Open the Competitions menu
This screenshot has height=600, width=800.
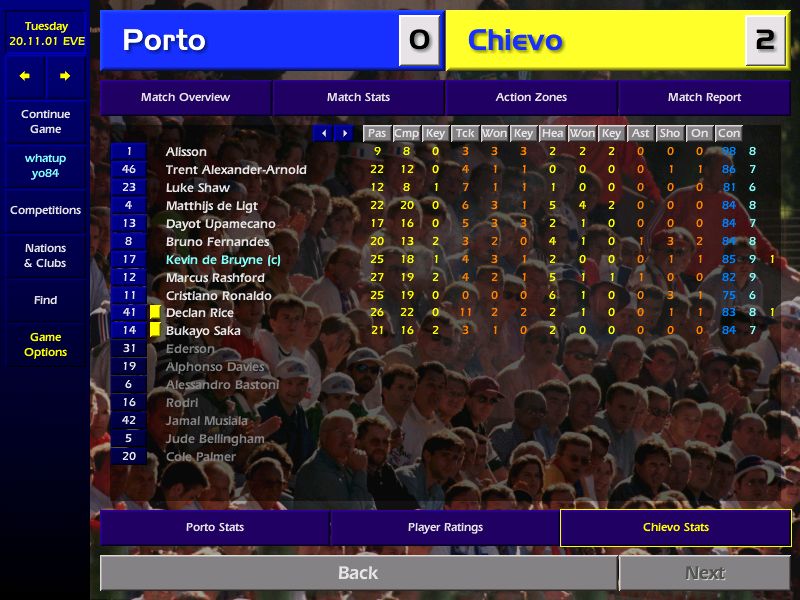[x=45, y=210]
